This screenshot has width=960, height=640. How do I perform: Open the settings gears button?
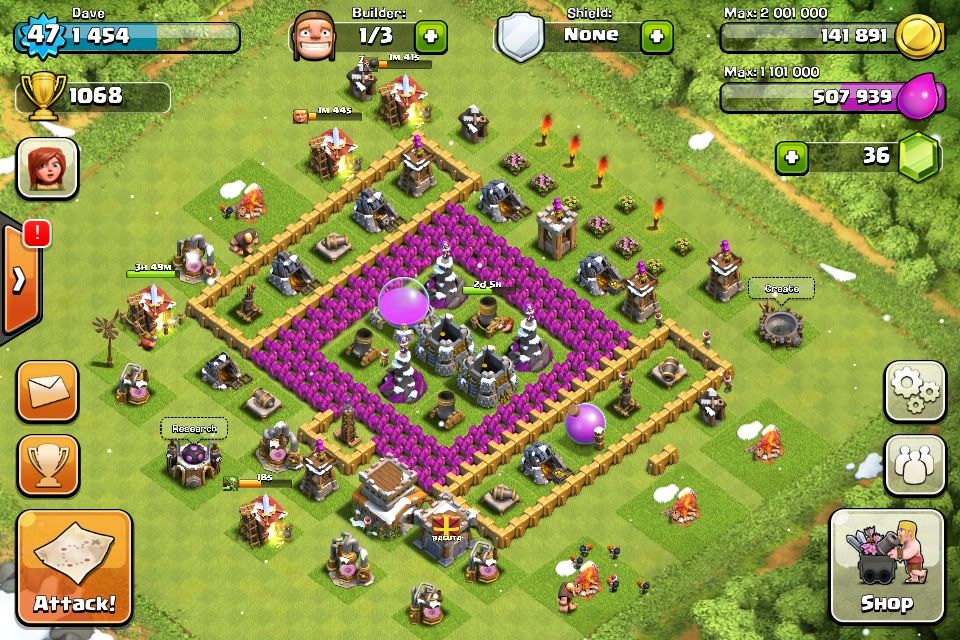pyautogui.click(x=914, y=391)
